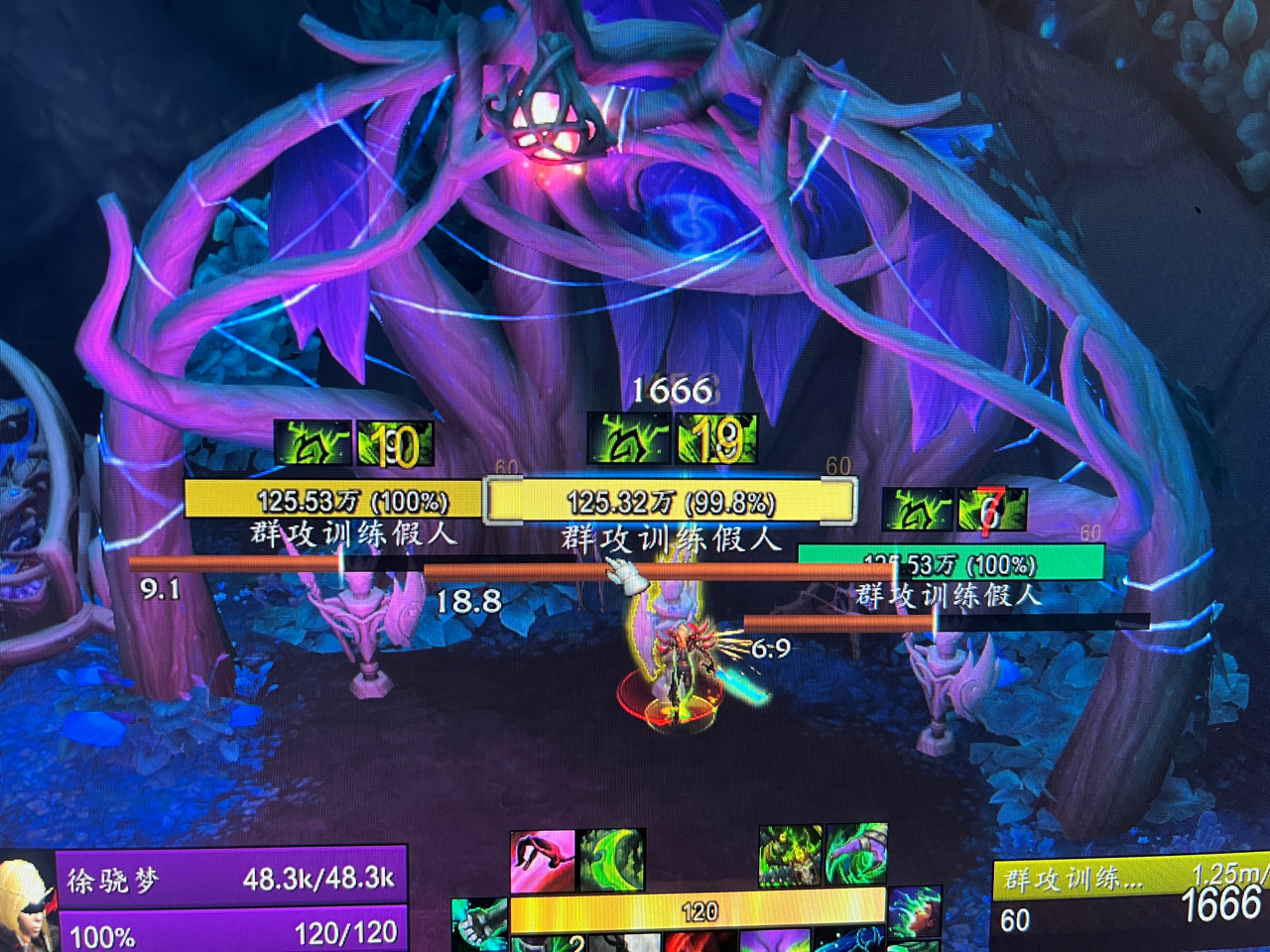Select the highlighted nameplate showing 99.8% health
This screenshot has height=952, width=1270.
pyautogui.click(x=670, y=501)
